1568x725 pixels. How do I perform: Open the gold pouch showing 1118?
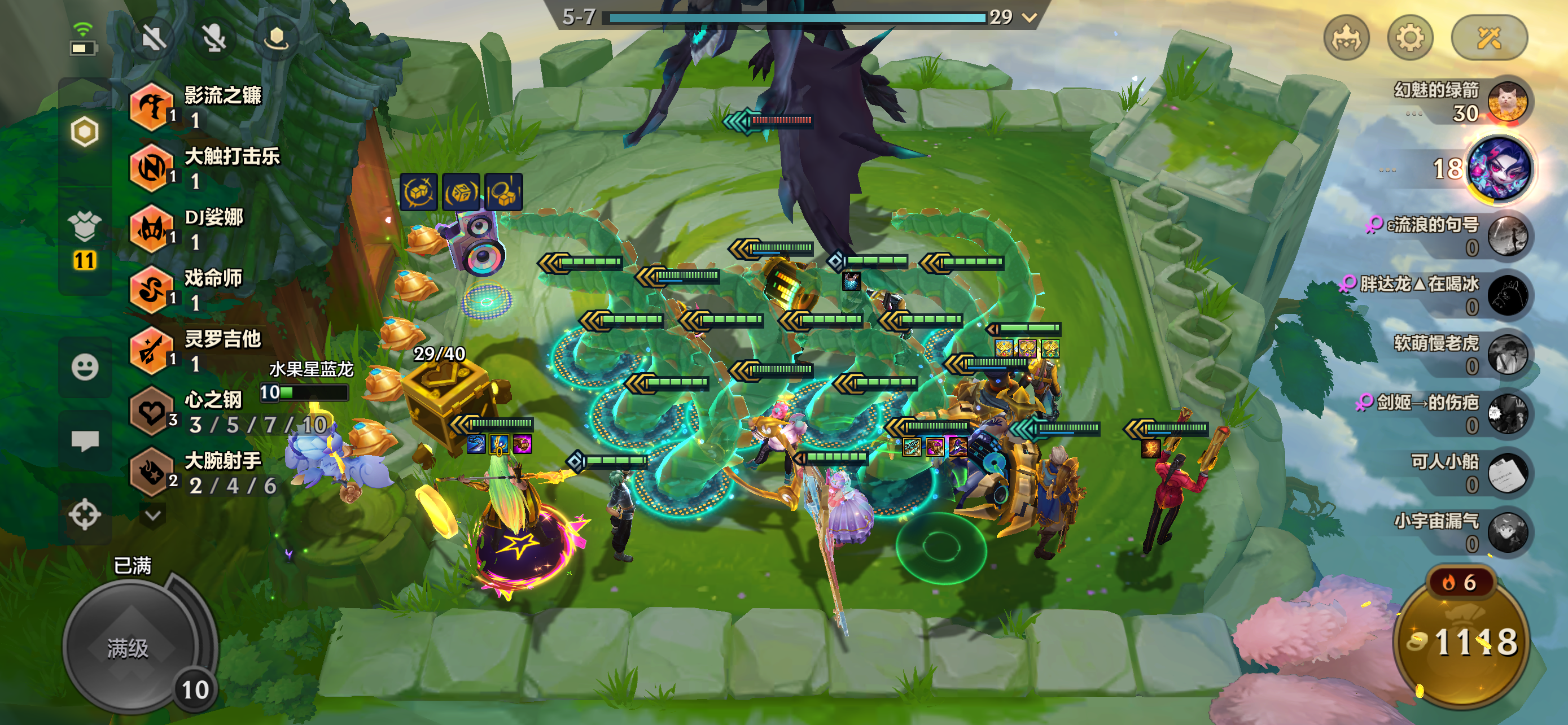pos(1461,642)
